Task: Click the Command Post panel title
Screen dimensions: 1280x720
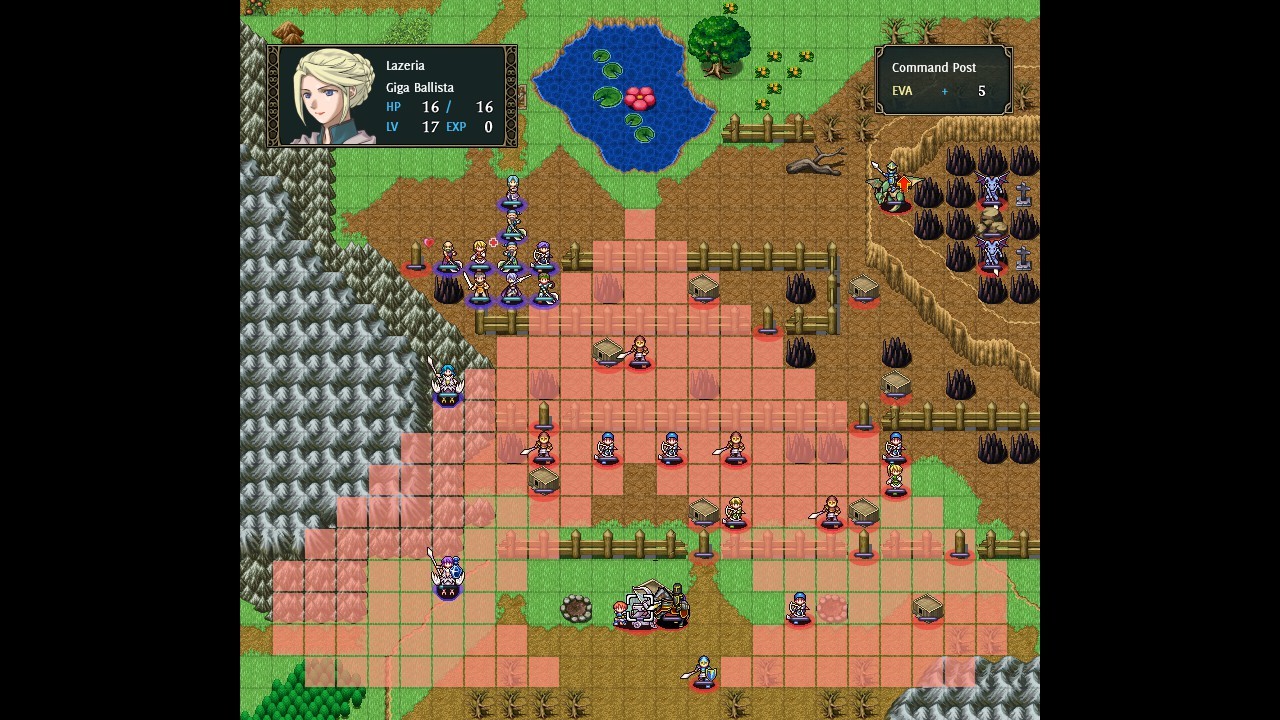Action: coord(934,67)
